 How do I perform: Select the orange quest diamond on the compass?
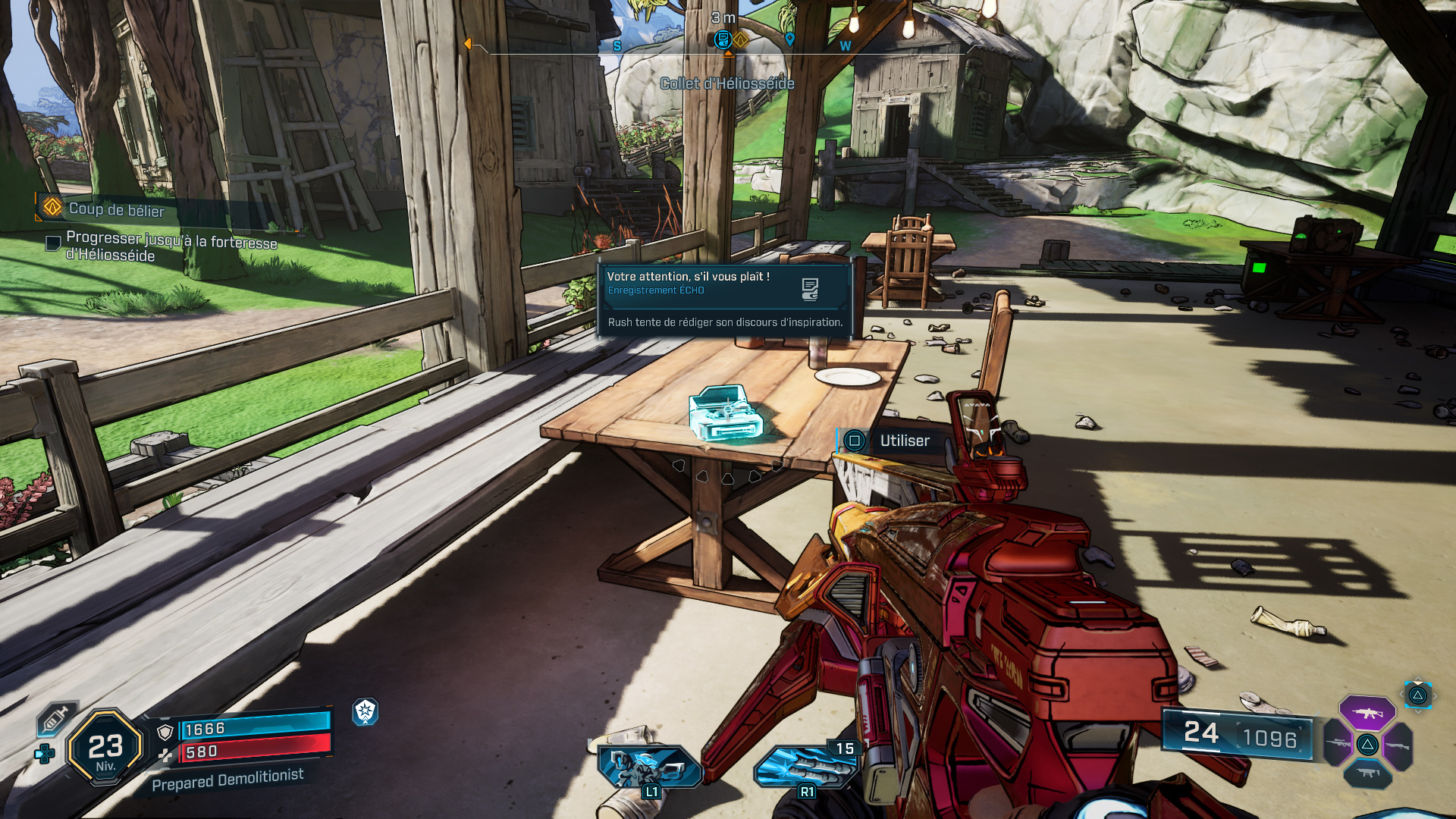741,39
